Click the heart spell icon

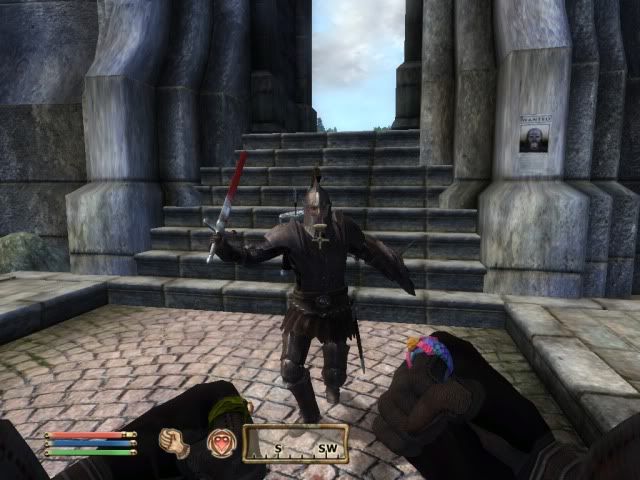220,442
